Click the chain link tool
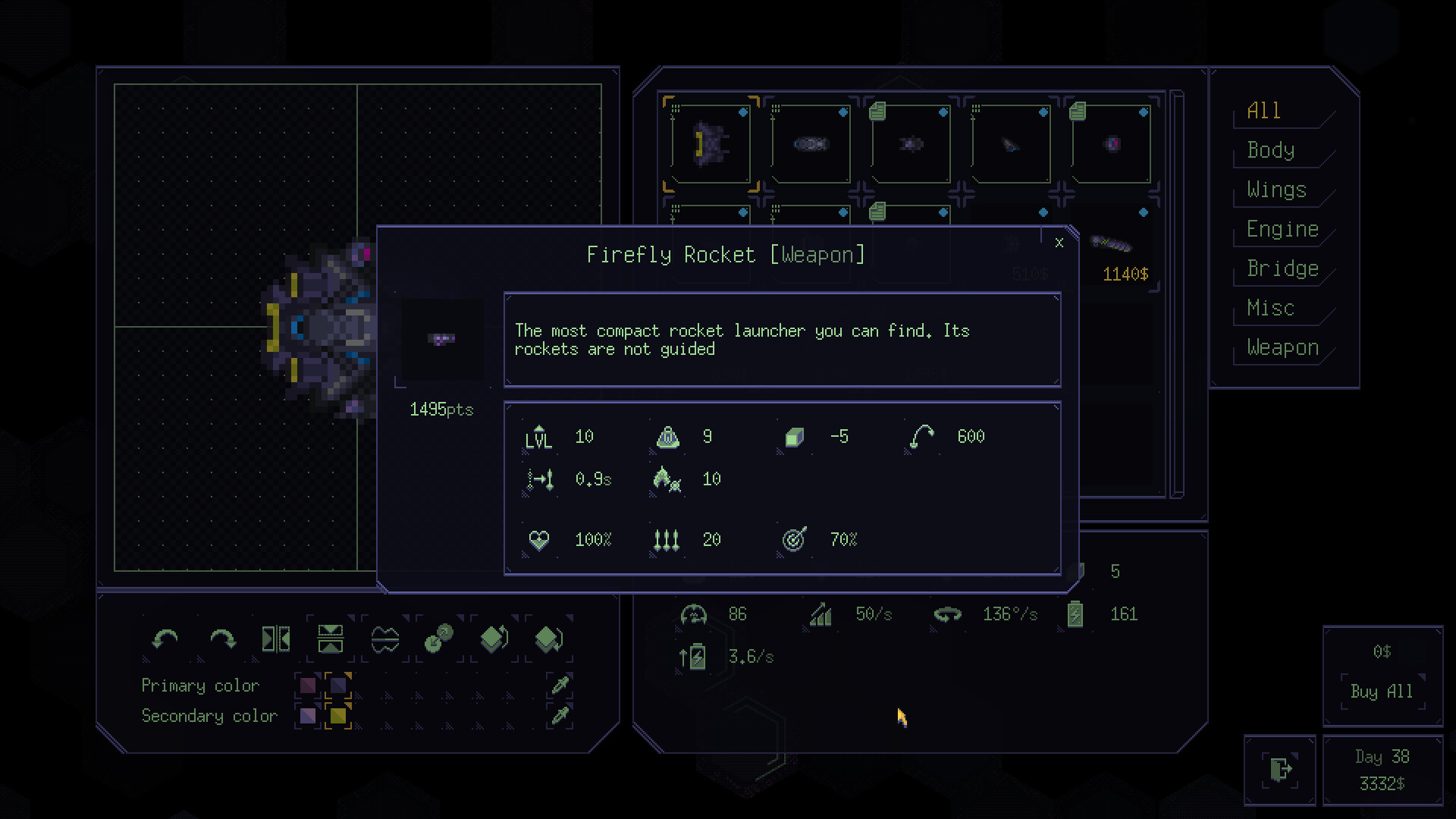 [439, 639]
